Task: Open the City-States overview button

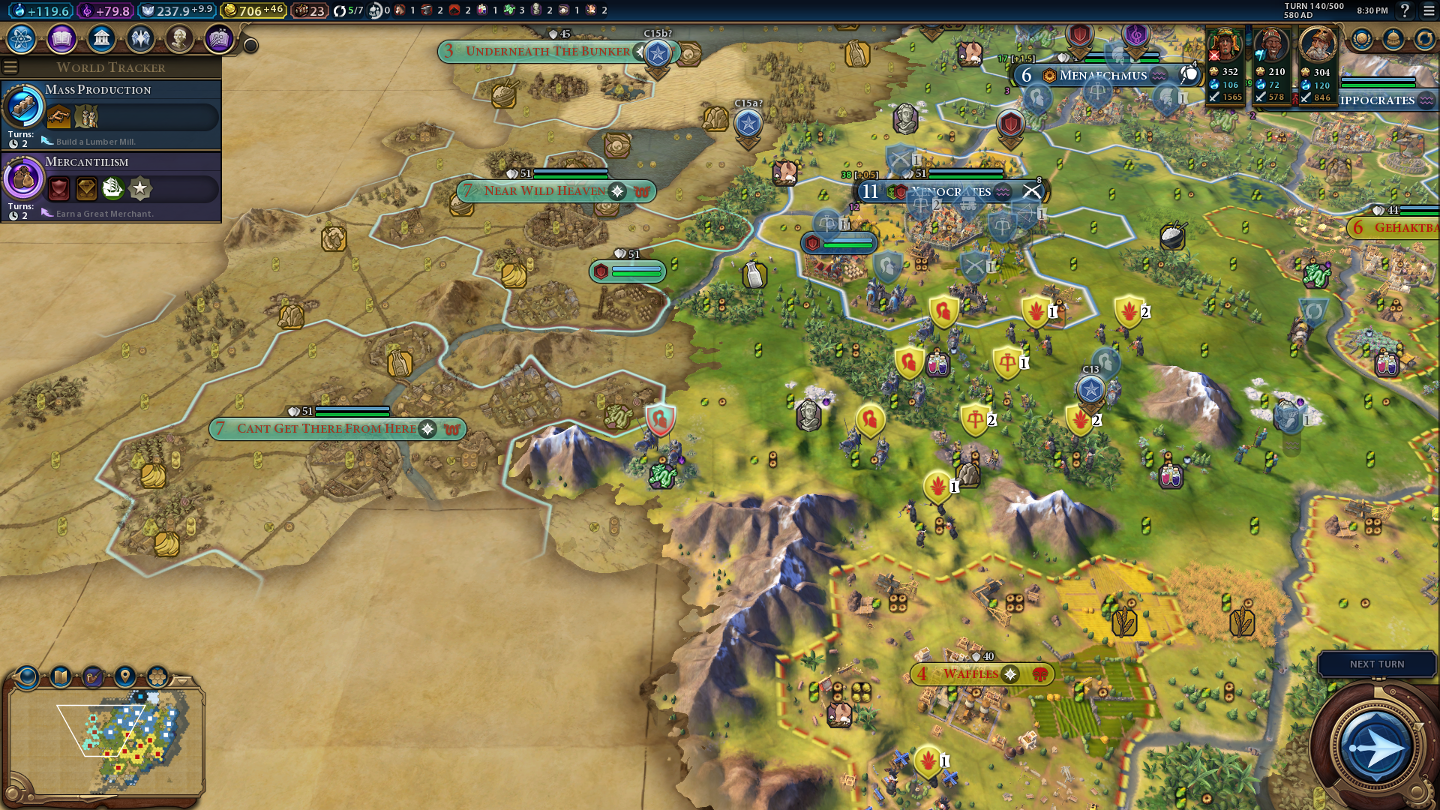Action: pyautogui.click(x=1393, y=39)
